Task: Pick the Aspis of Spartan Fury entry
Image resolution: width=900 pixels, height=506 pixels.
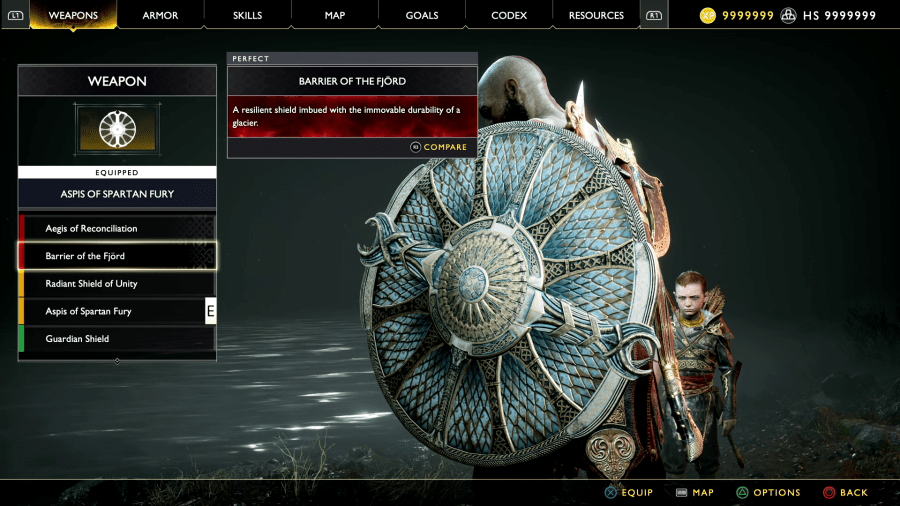Action: click(x=117, y=311)
